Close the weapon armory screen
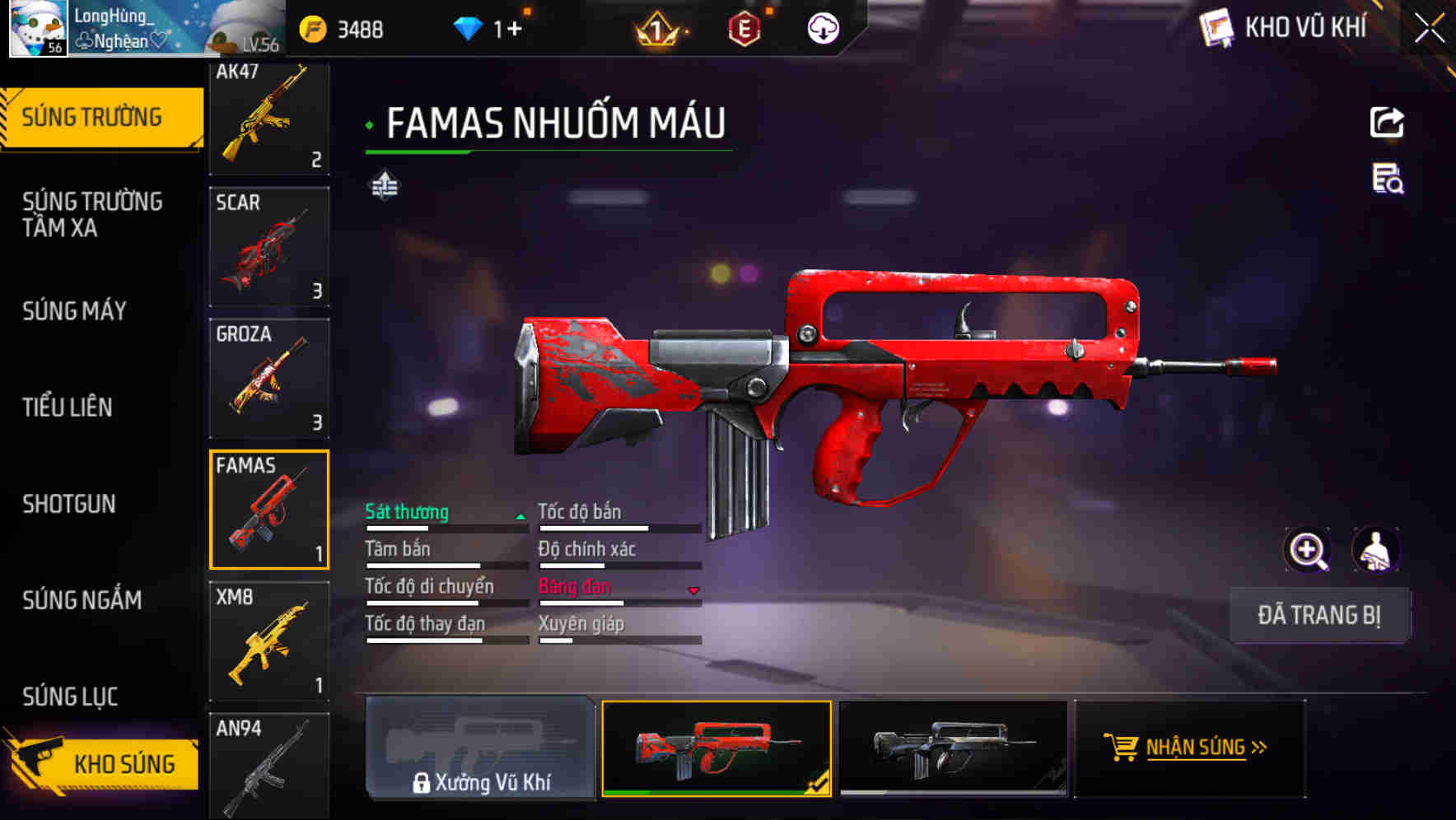This screenshot has height=820, width=1456. tap(1430, 29)
